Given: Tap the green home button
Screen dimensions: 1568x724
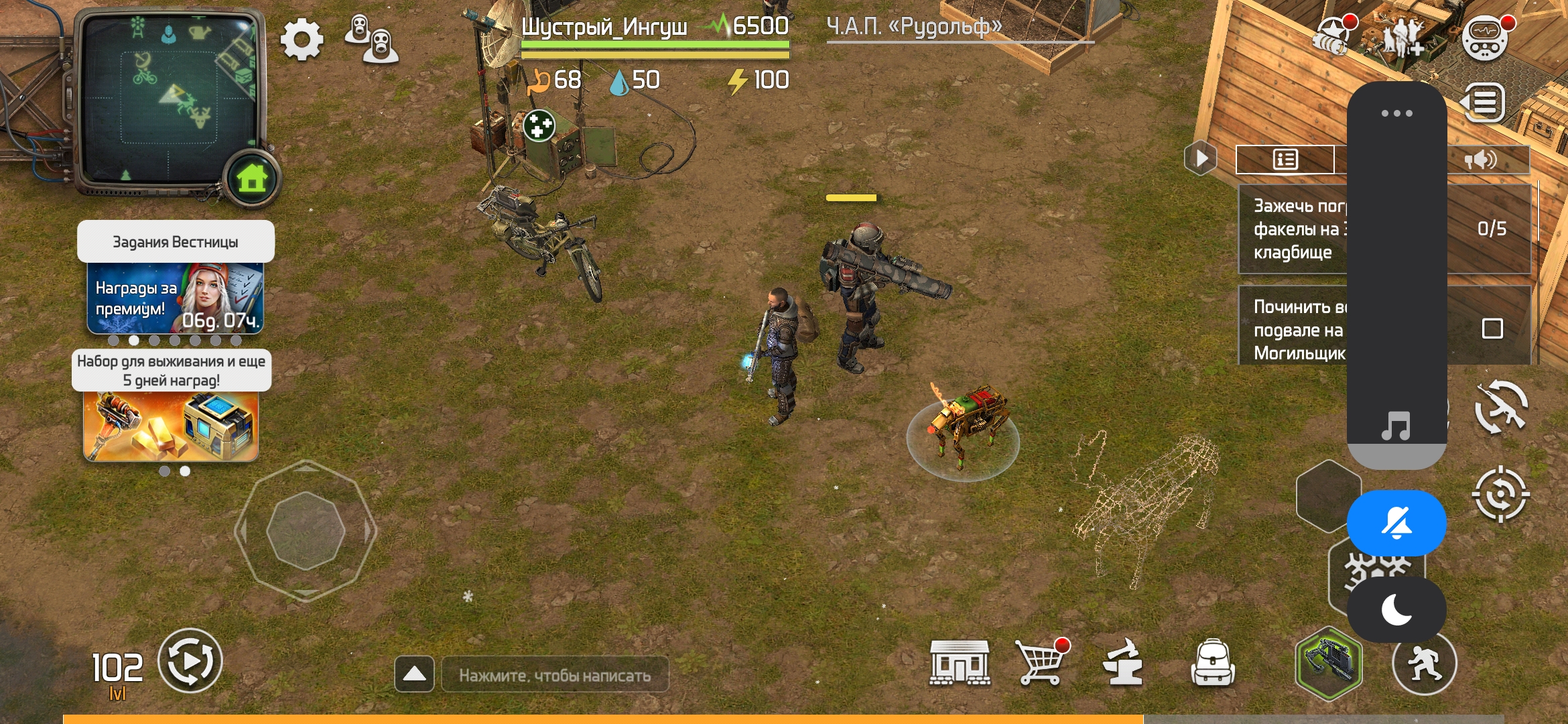Looking at the screenshot, I should click(x=252, y=179).
